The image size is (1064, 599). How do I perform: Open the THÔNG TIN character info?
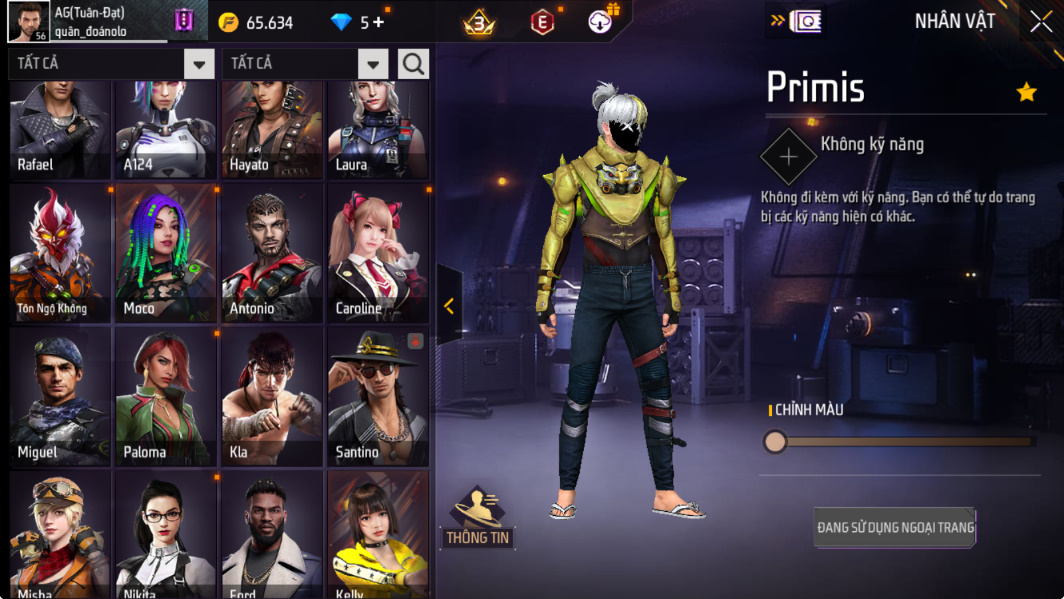478,517
